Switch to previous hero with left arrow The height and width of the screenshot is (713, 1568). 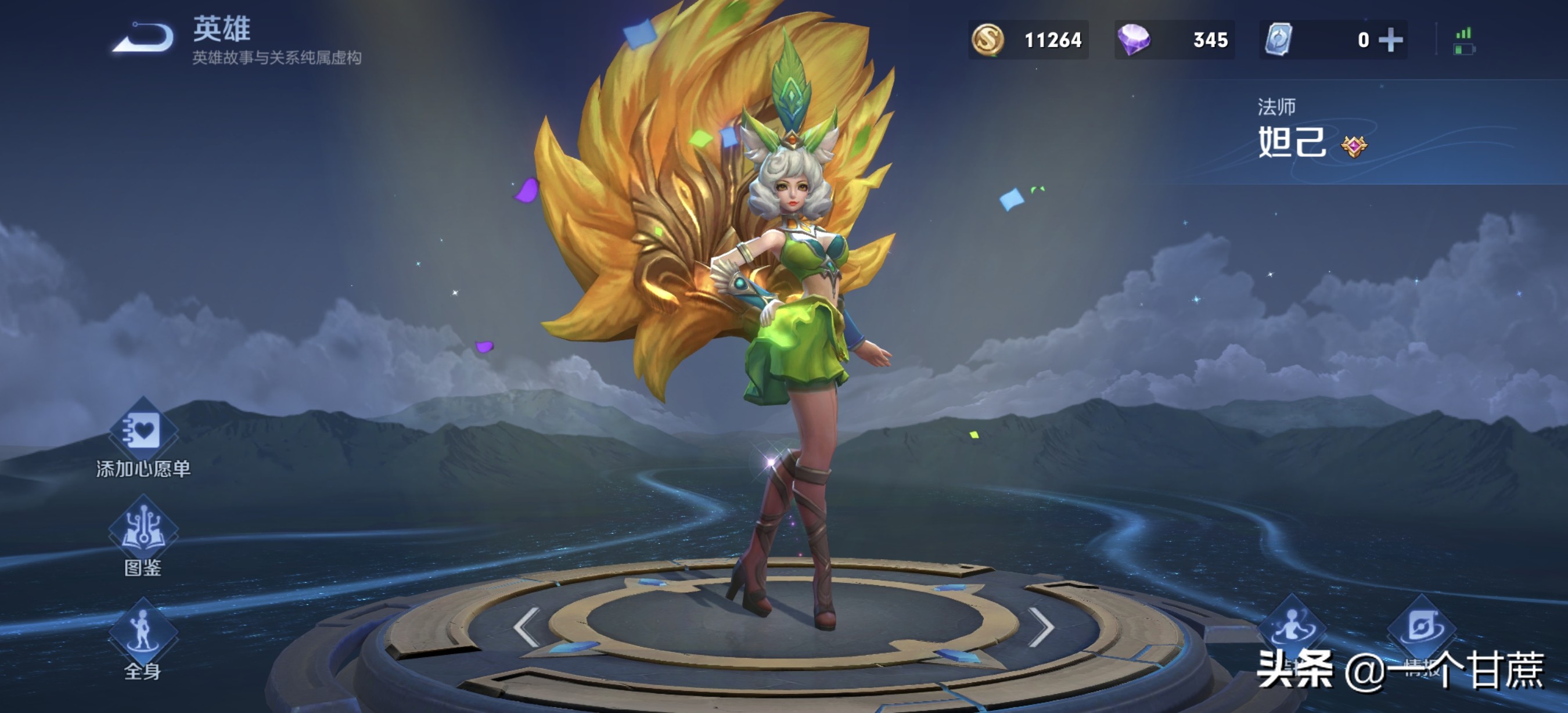526,626
